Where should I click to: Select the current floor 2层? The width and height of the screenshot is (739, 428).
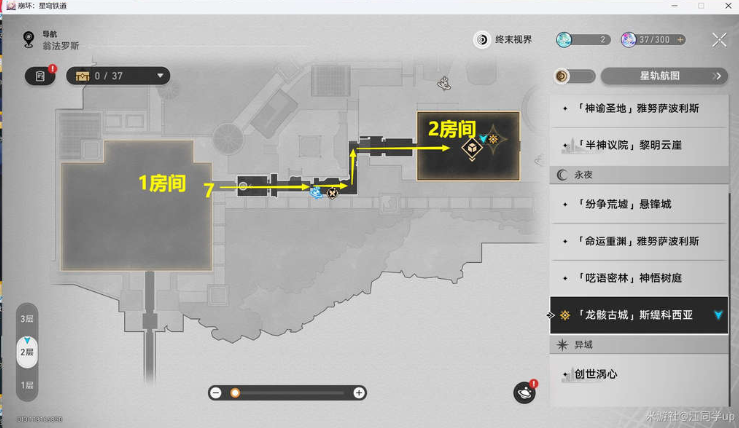[x=27, y=351]
